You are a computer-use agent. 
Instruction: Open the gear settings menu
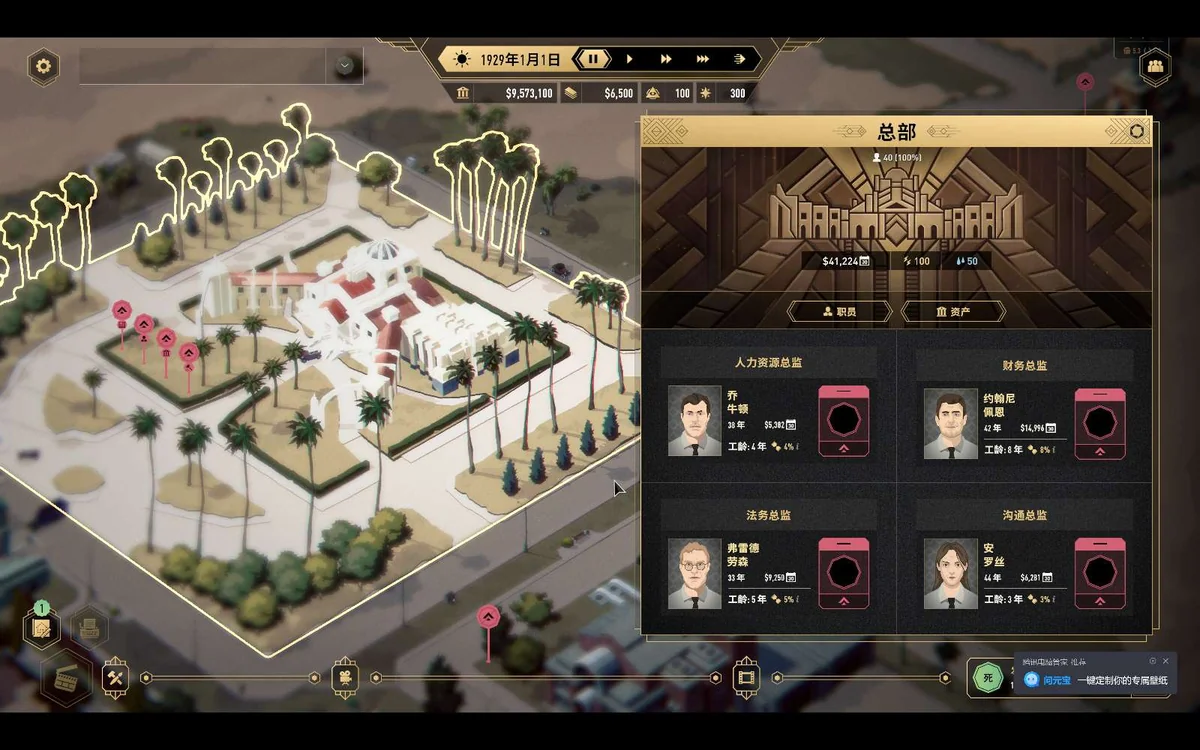tap(43, 67)
